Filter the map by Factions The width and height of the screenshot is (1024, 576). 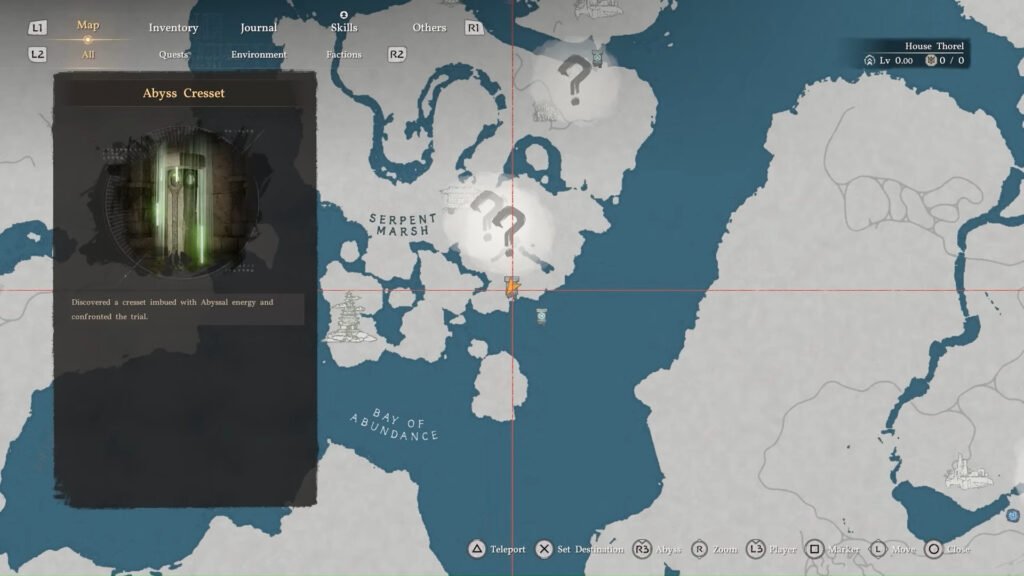[x=343, y=55]
